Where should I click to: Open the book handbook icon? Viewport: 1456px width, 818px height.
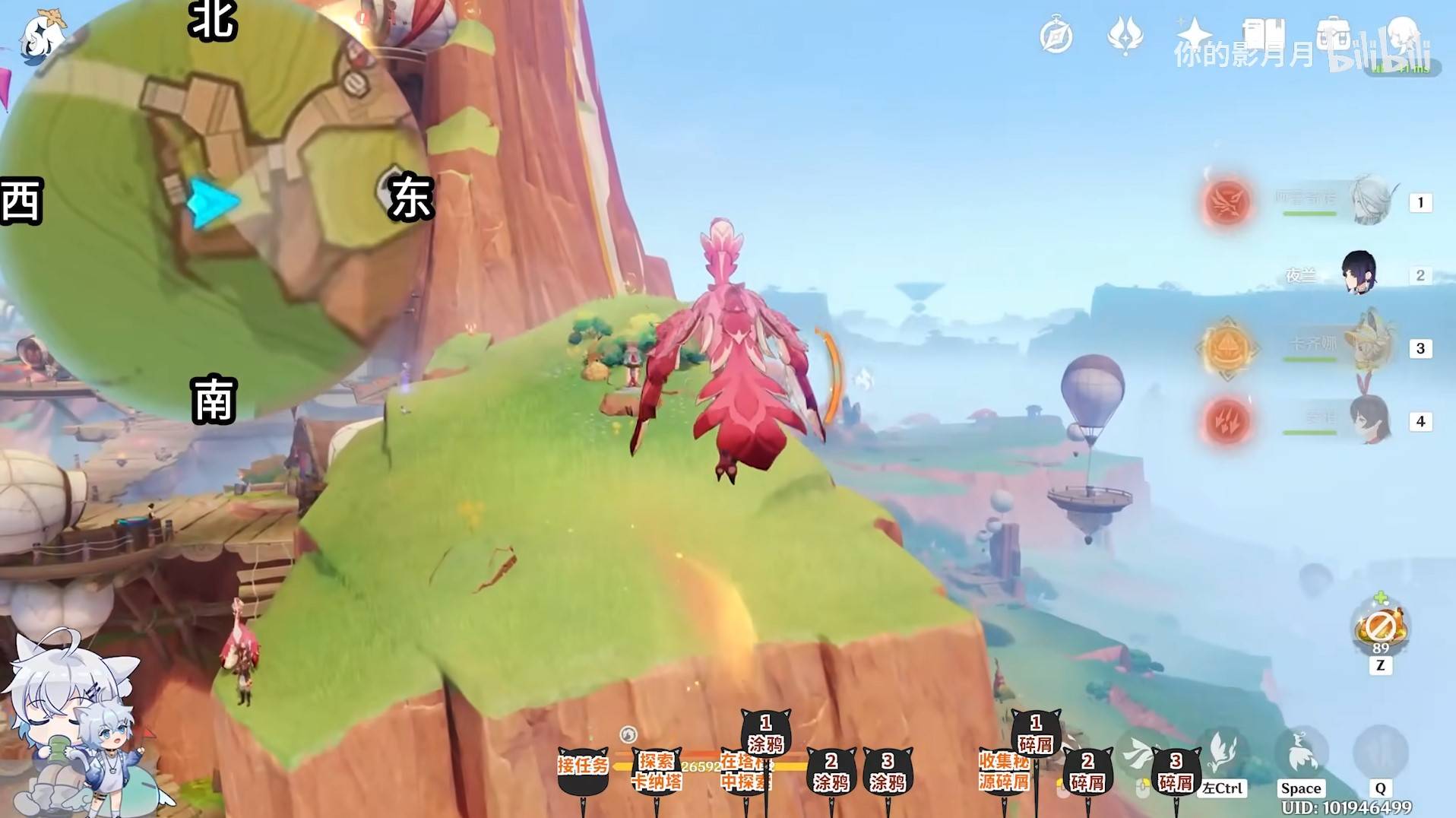[1263, 34]
